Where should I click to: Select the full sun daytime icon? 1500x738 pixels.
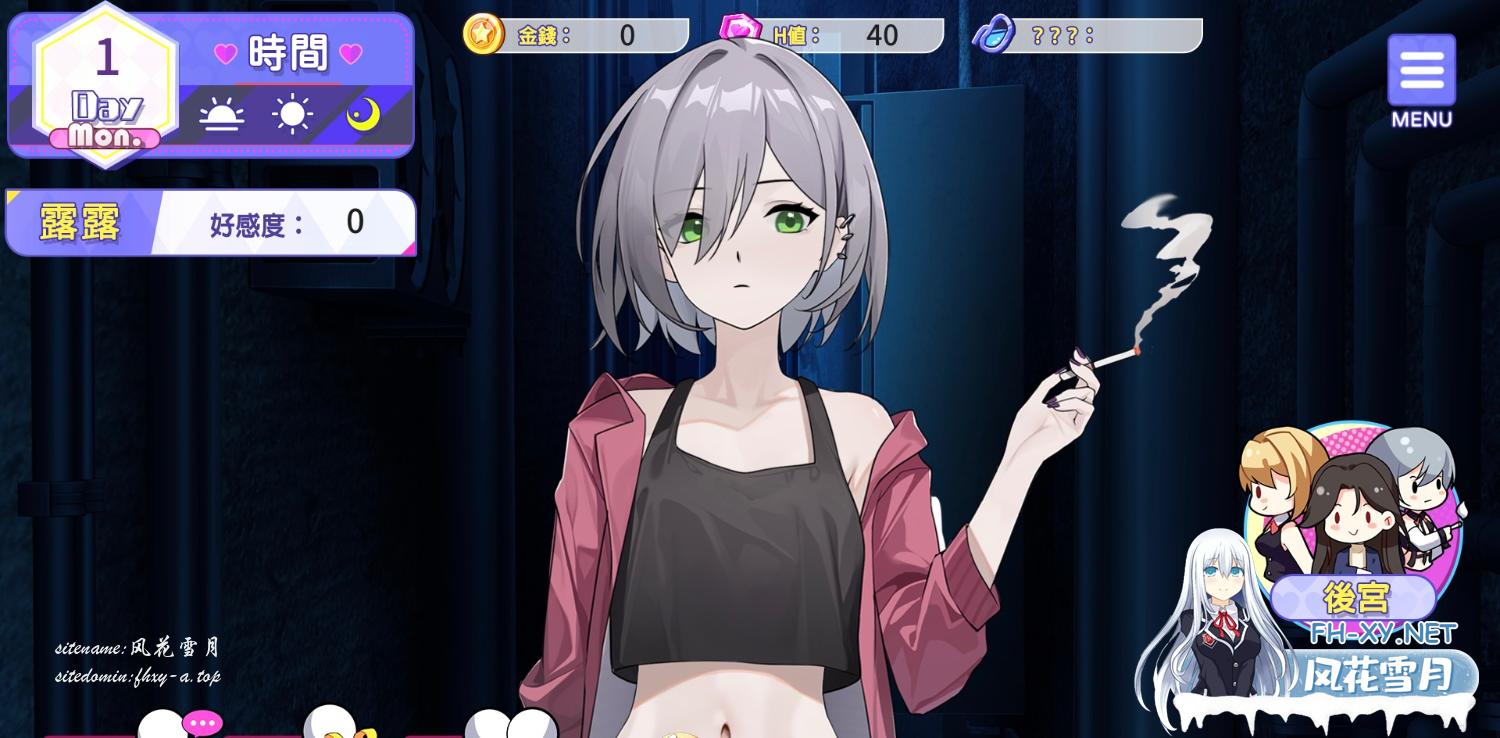(x=292, y=115)
